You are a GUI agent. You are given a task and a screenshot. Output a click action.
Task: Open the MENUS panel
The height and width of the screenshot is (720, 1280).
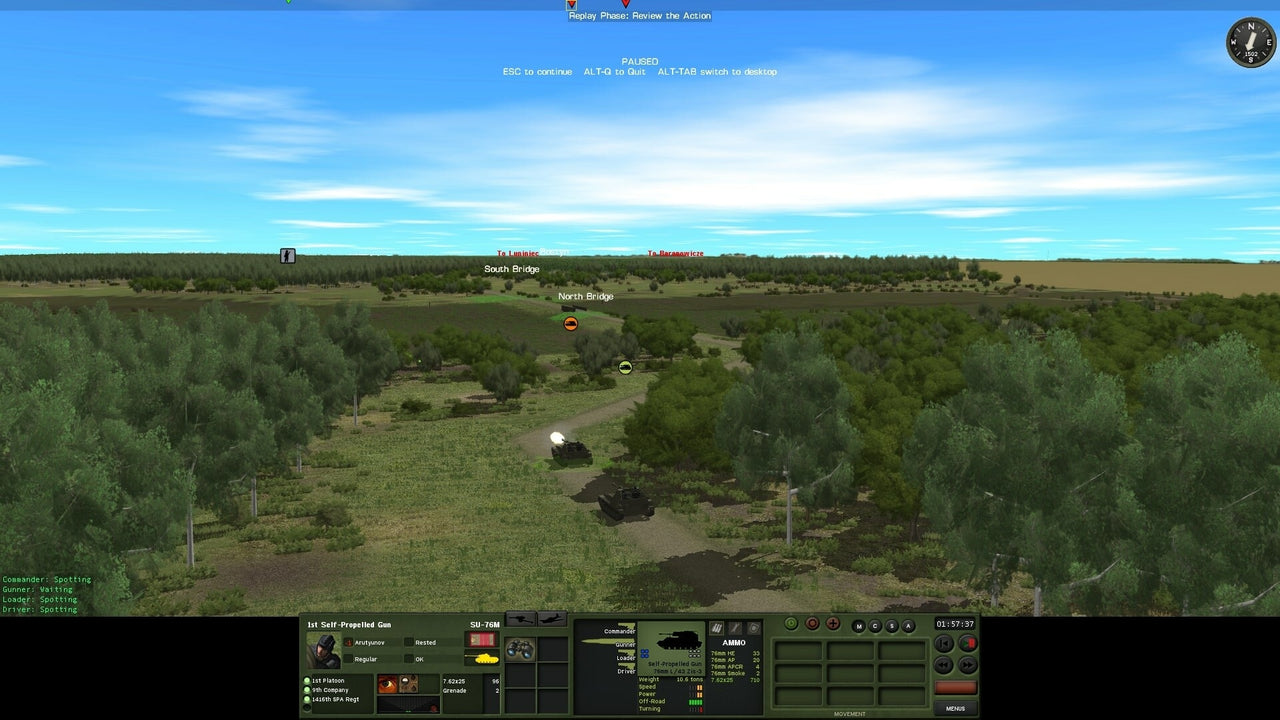pyautogui.click(x=955, y=708)
